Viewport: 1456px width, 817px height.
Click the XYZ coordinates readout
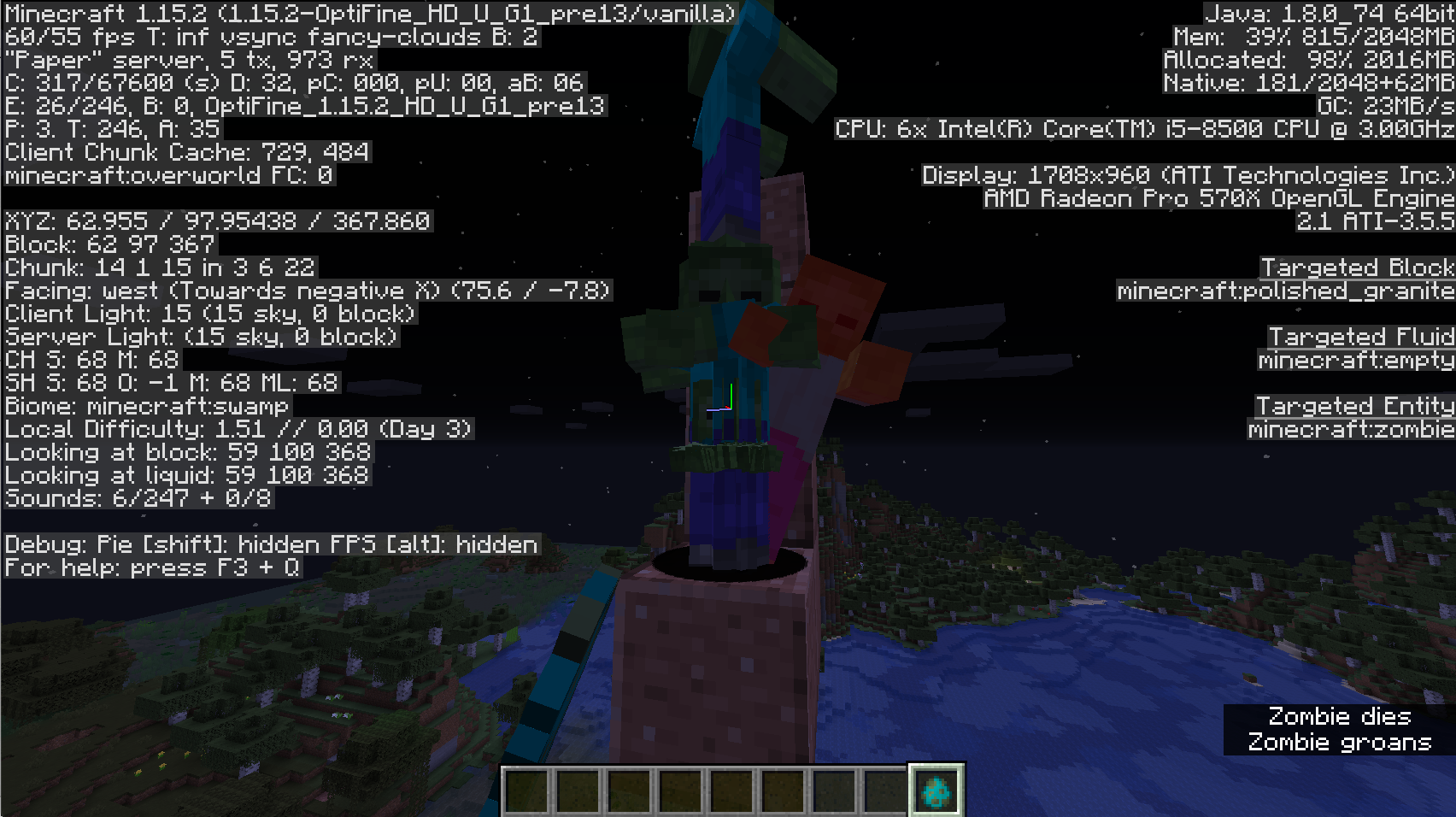click(216, 221)
